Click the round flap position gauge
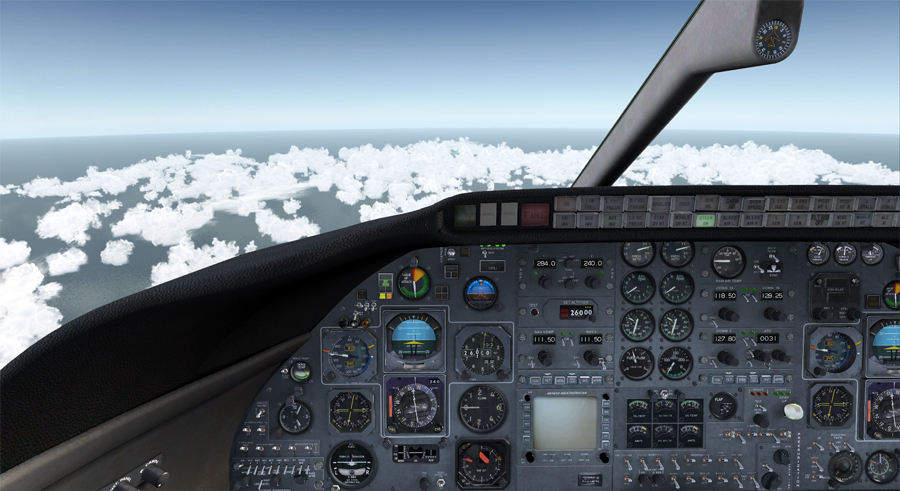The height and width of the screenshot is (491, 900). click(722, 406)
